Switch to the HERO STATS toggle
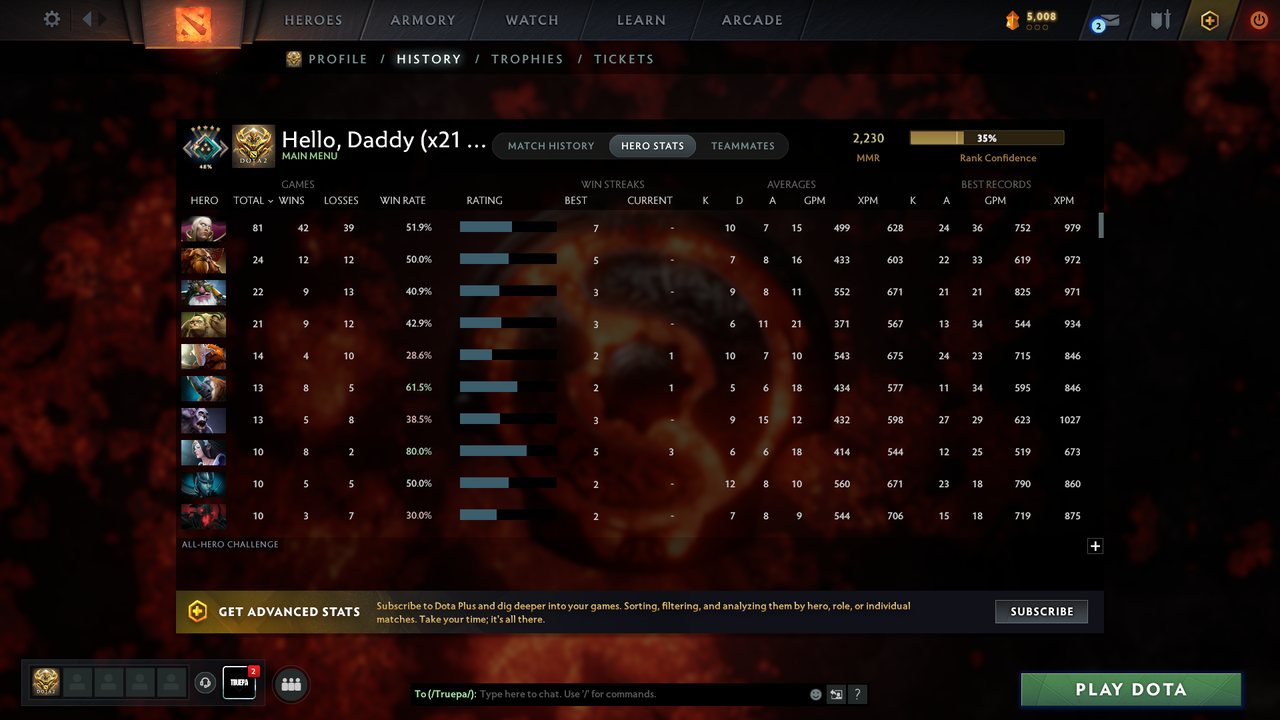The width and height of the screenshot is (1280, 720). coord(652,145)
